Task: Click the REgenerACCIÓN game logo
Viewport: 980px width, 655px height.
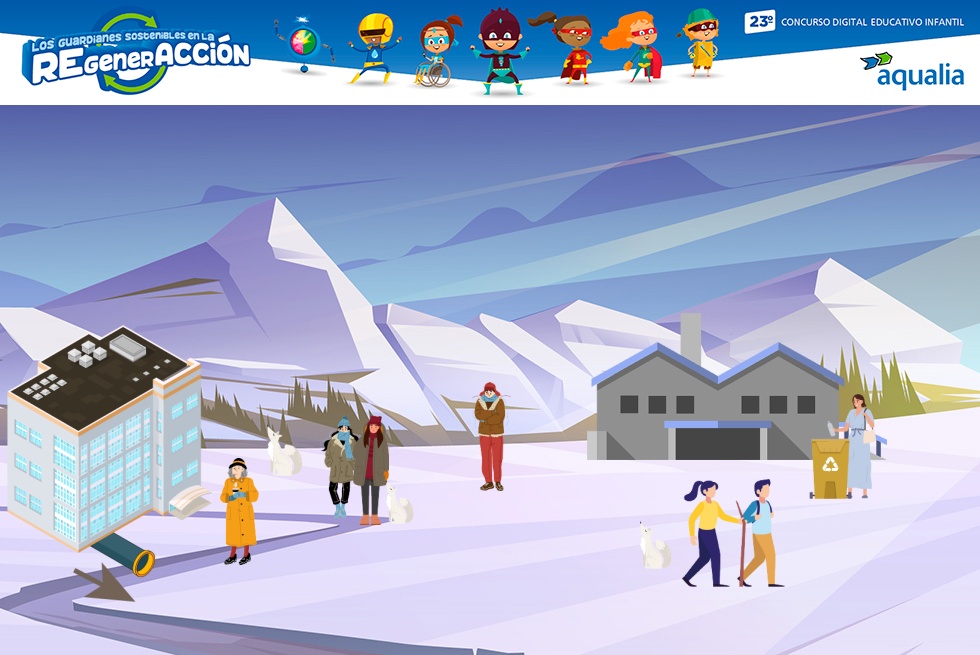Action: pyautogui.click(x=136, y=56)
